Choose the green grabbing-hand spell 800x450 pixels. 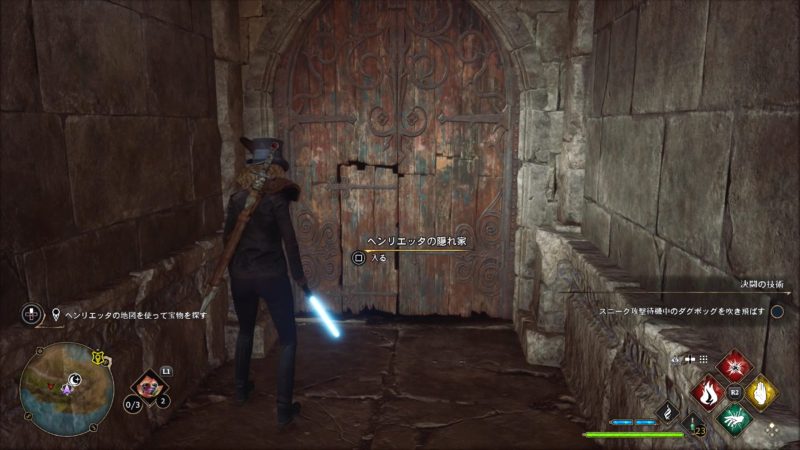[735, 417]
